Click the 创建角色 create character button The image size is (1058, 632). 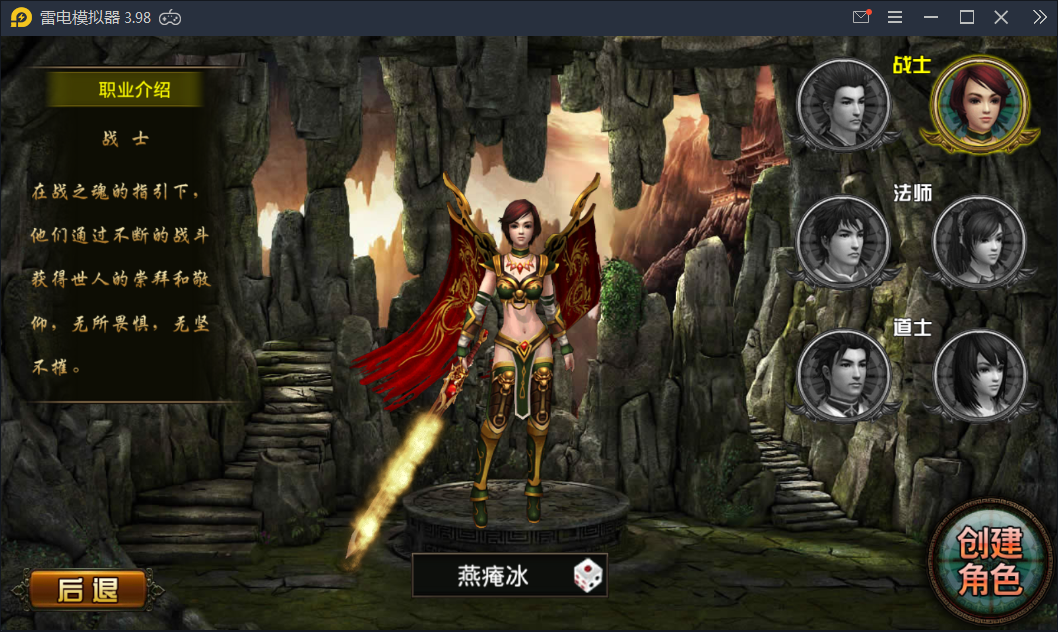(x=990, y=561)
